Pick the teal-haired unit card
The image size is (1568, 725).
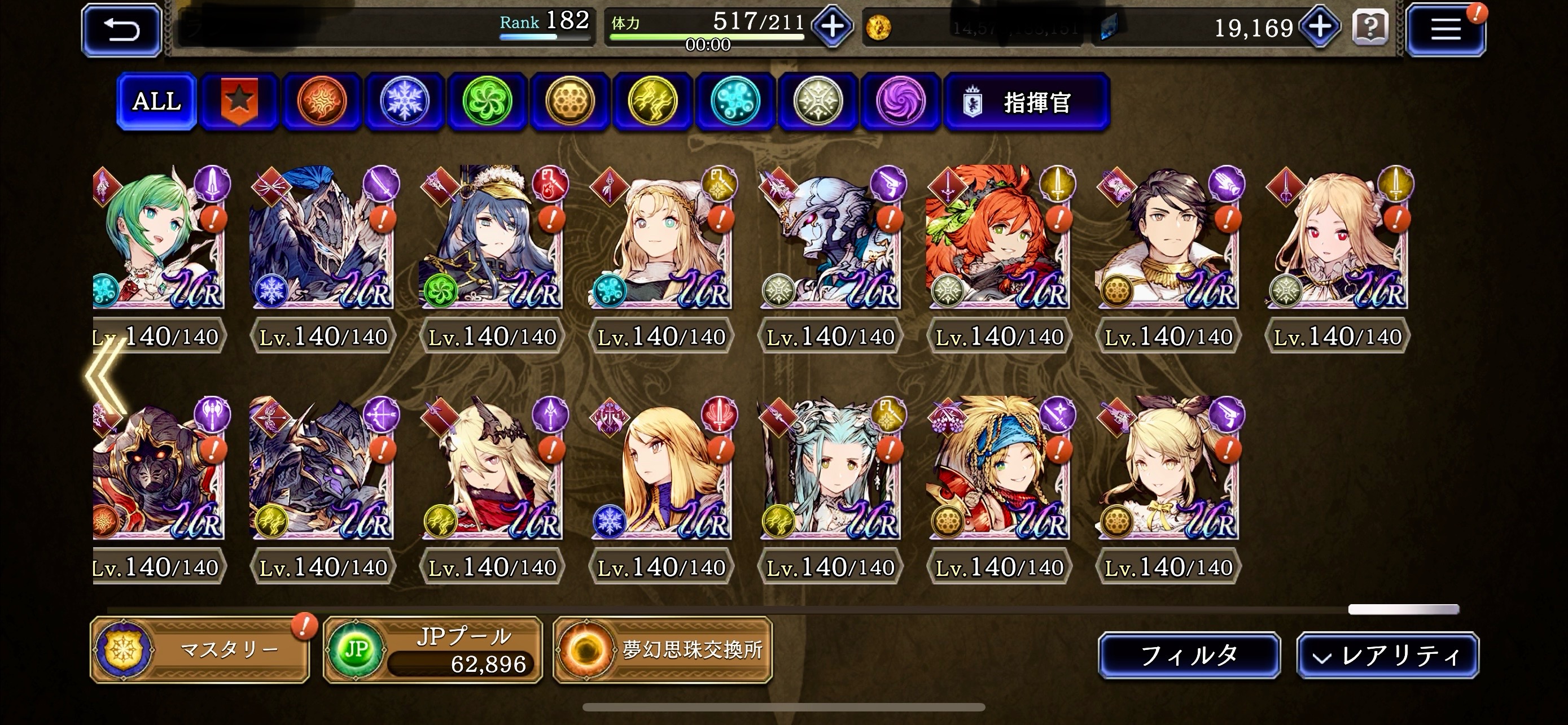click(830, 469)
